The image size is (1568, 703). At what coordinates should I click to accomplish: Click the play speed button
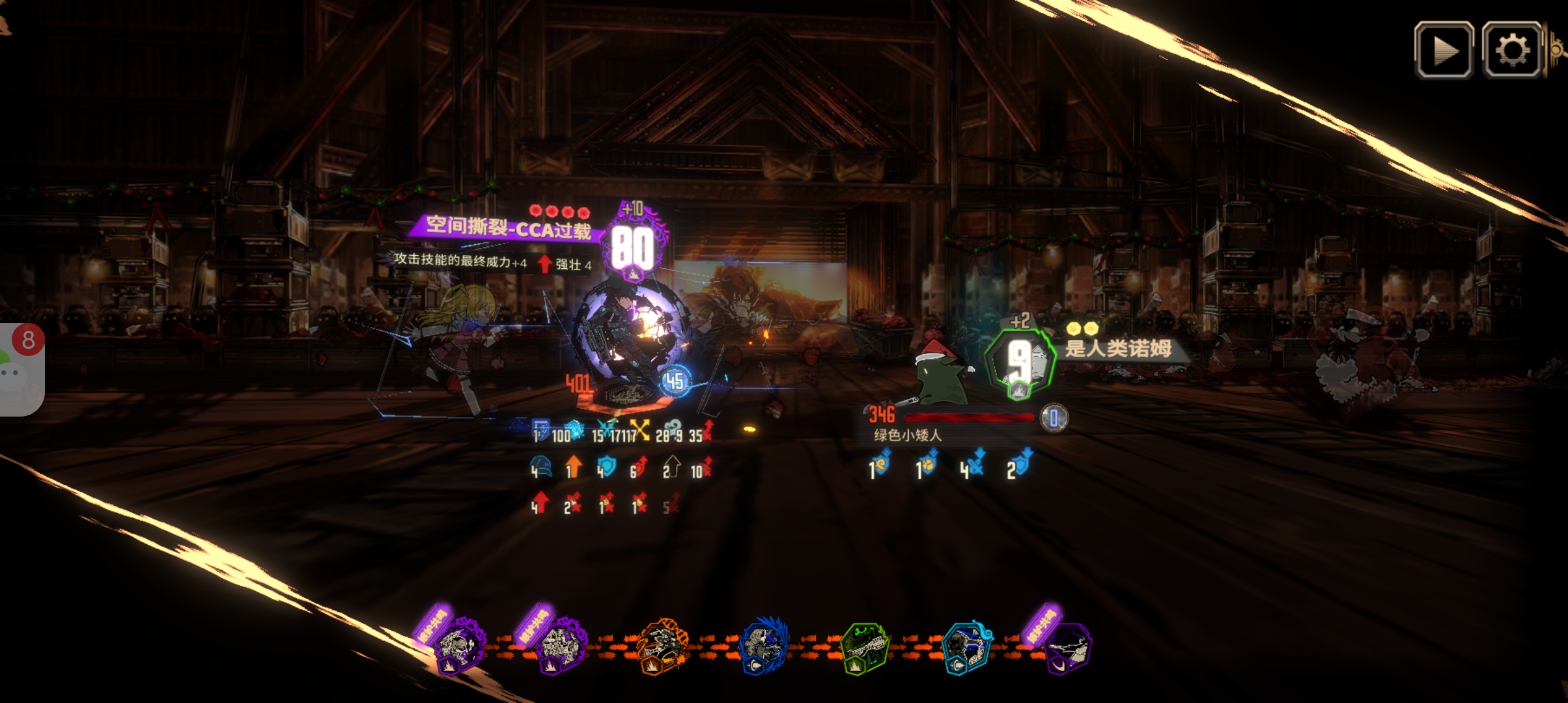[x=1444, y=50]
